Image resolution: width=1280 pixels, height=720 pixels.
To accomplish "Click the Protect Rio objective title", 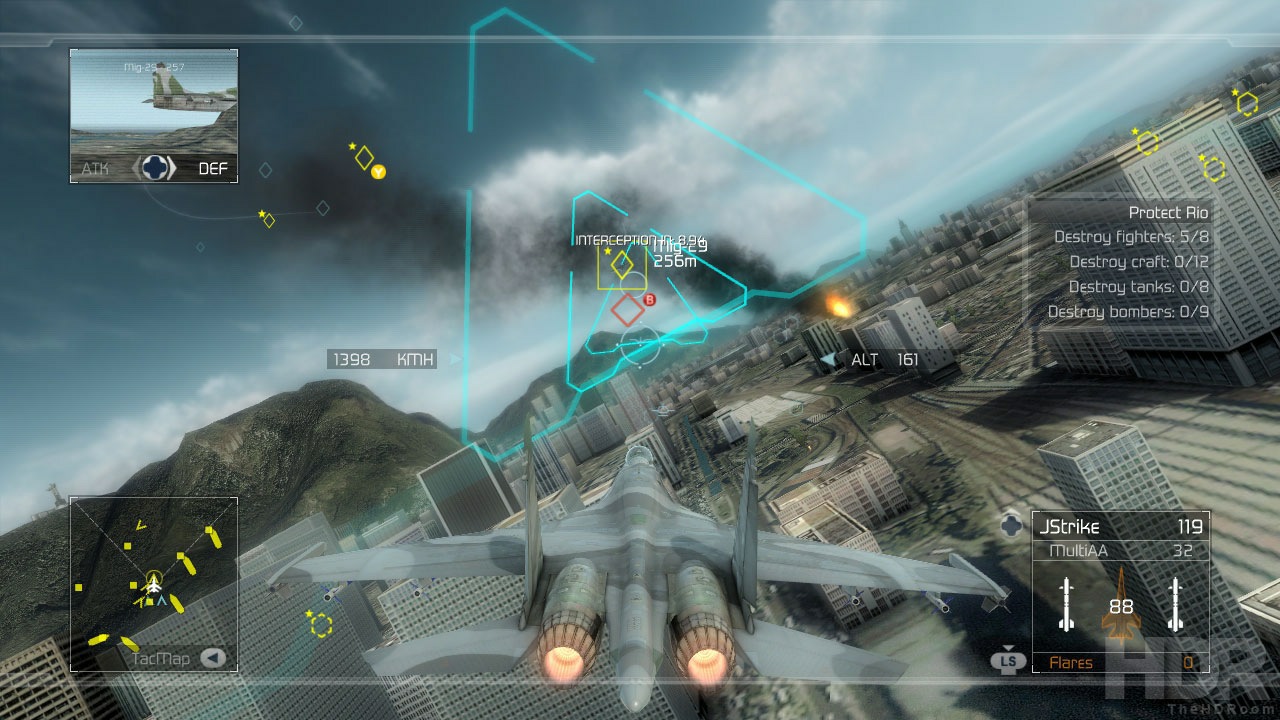I will 1168,212.
